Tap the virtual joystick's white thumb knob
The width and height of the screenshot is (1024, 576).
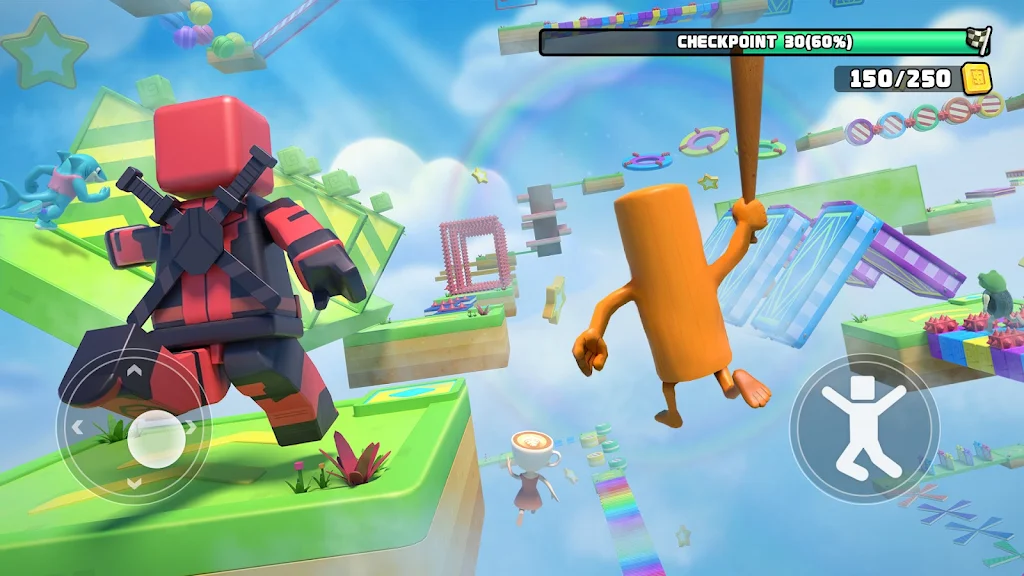pos(157,437)
